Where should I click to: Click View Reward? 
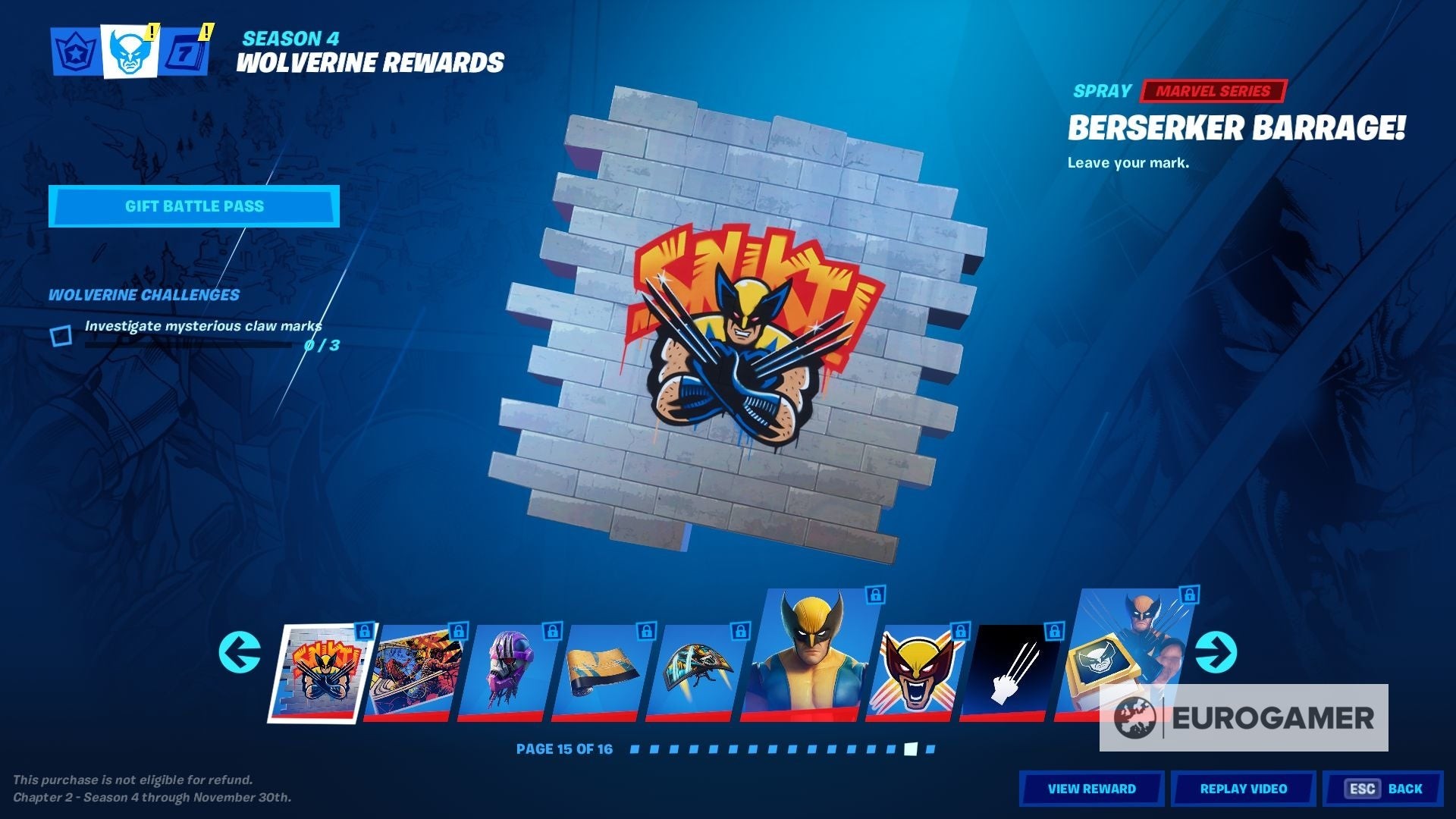pos(1092,789)
